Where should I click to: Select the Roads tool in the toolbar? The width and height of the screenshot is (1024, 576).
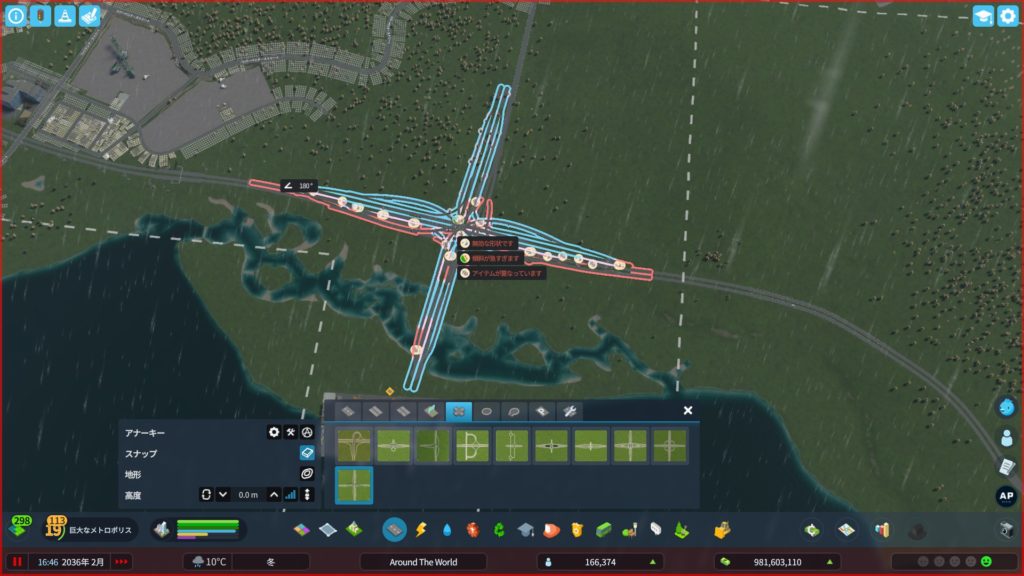click(x=396, y=529)
